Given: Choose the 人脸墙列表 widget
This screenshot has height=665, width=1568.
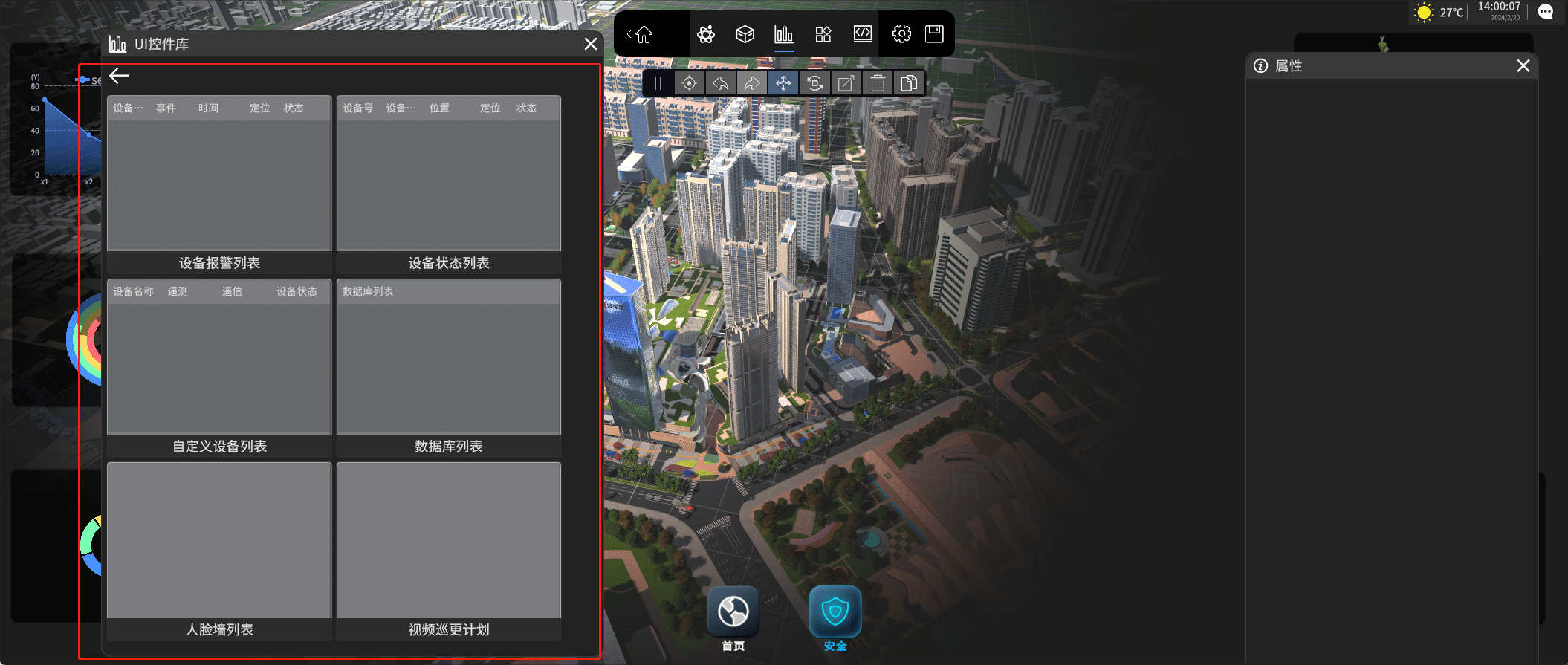Looking at the screenshot, I should click(x=219, y=550).
